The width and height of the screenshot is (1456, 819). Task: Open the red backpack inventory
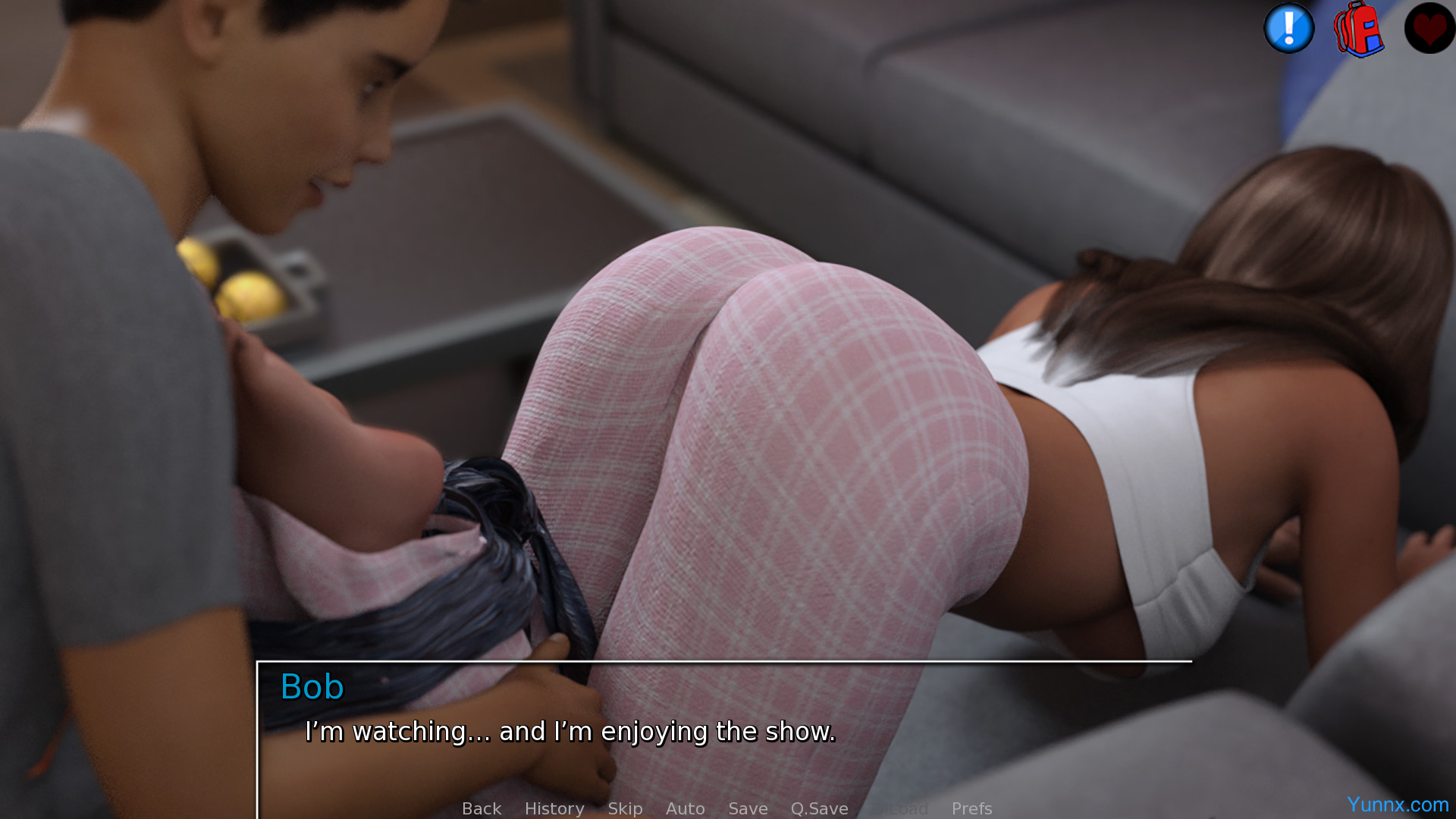tap(1358, 29)
